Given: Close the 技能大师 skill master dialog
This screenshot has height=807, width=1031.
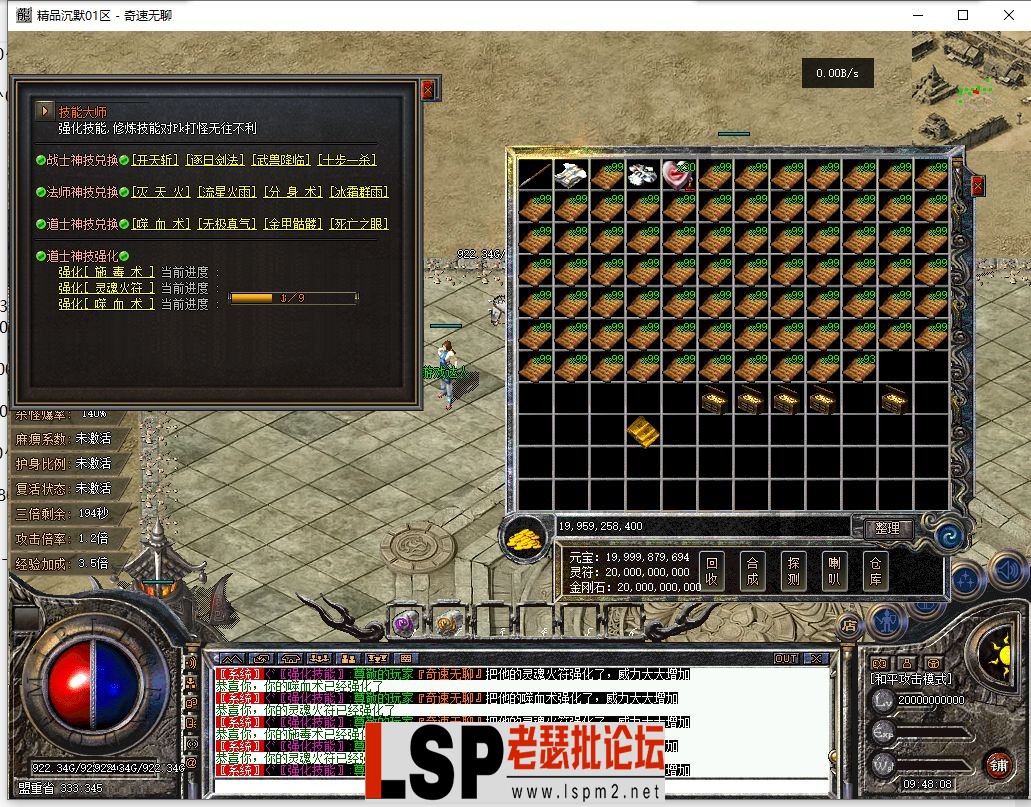Looking at the screenshot, I should [428, 90].
